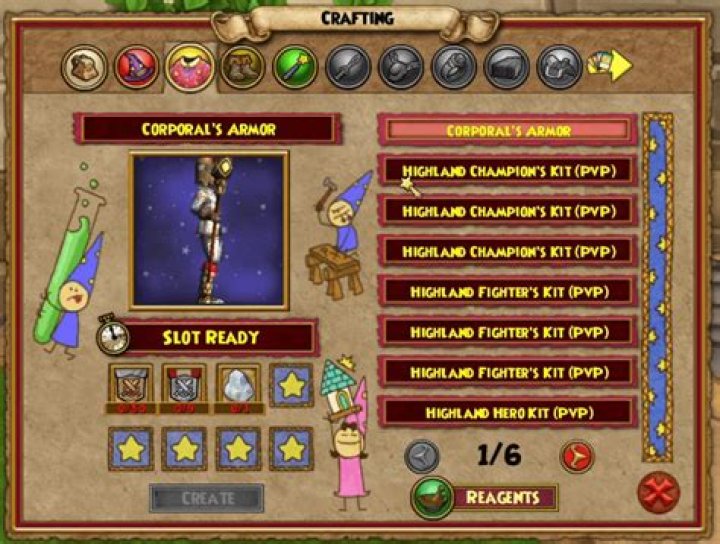Select the bronze crossed-swords badge reagent slot

[x=131, y=385]
